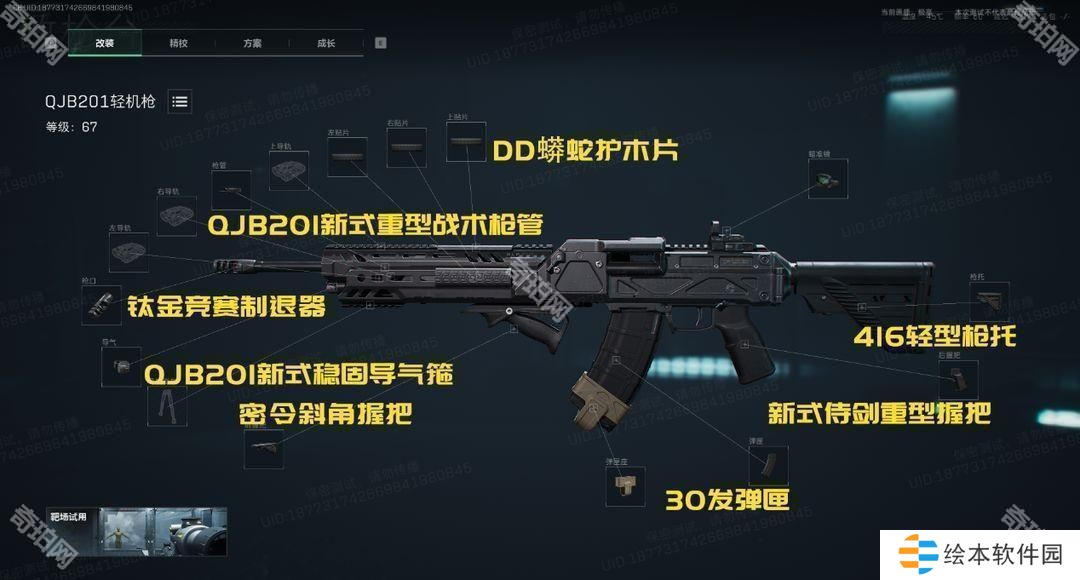The width and height of the screenshot is (1080, 580).
Task: Go to the 成长 tab
Action: coord(325,43)
